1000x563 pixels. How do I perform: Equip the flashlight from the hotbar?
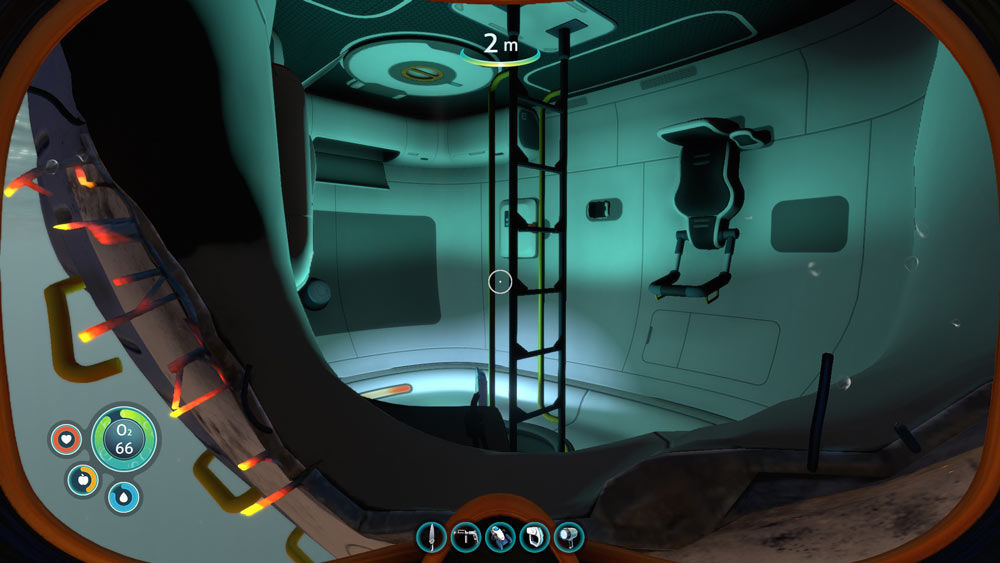[x=568, y=537]
